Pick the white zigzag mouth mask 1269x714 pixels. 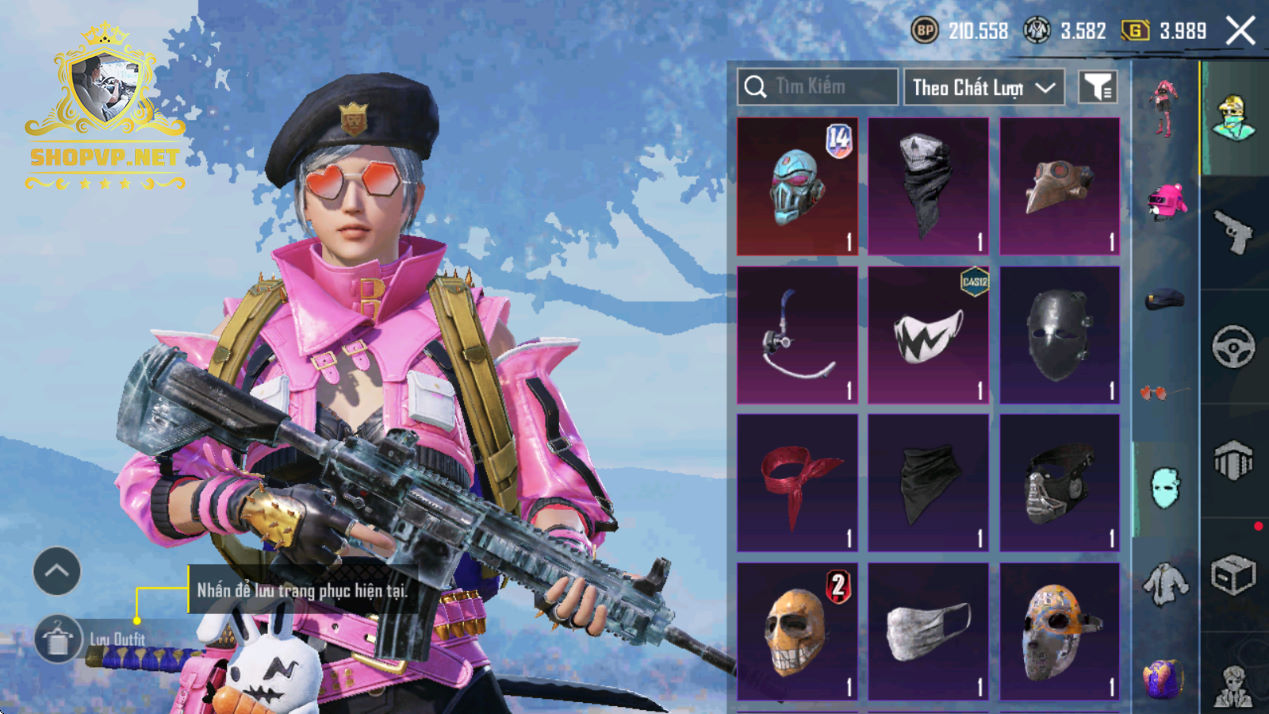(x=928, y=335)
